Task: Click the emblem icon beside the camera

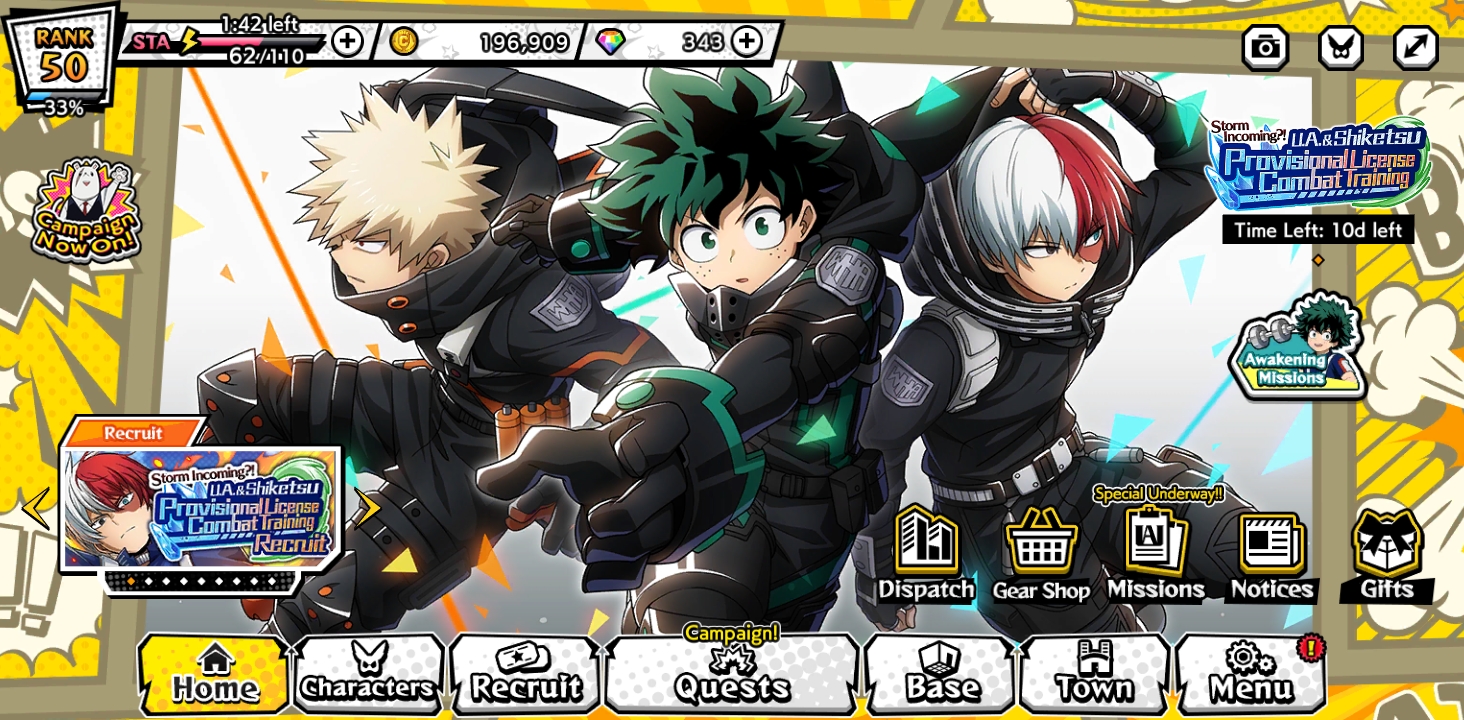Action: 1342,47
